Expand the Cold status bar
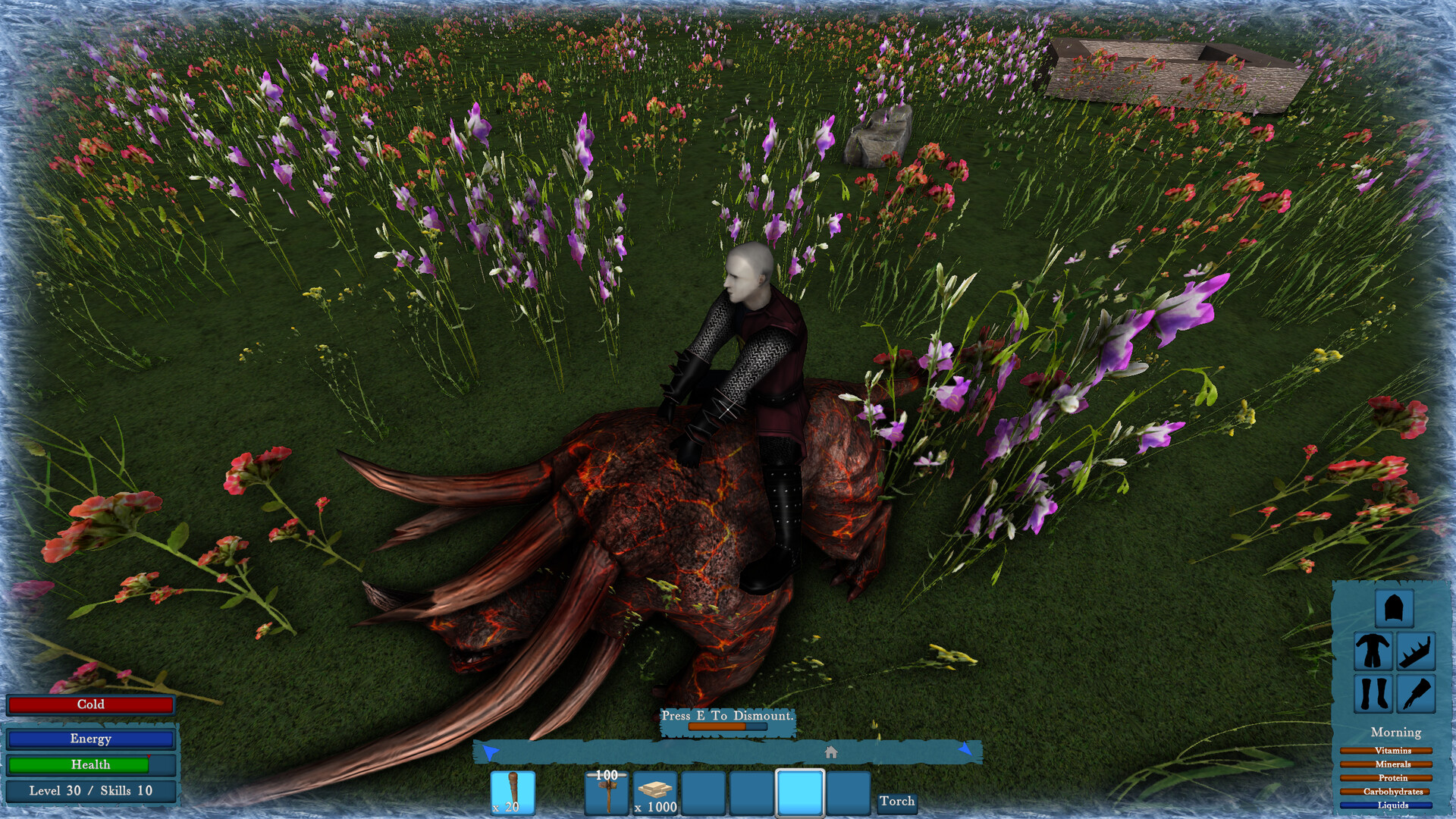This screenshot has height=819, width=1456. [90, 704]
